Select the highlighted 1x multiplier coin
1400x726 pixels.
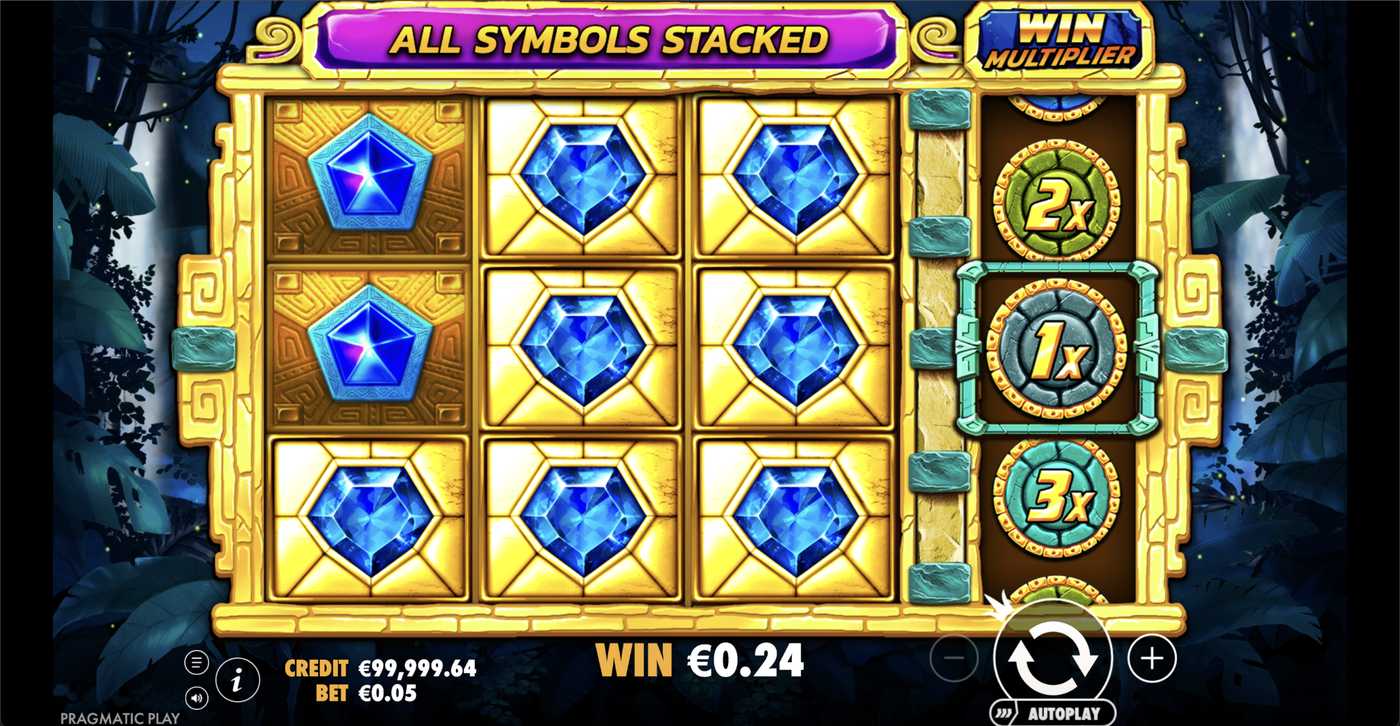[x=1053, y=347]
